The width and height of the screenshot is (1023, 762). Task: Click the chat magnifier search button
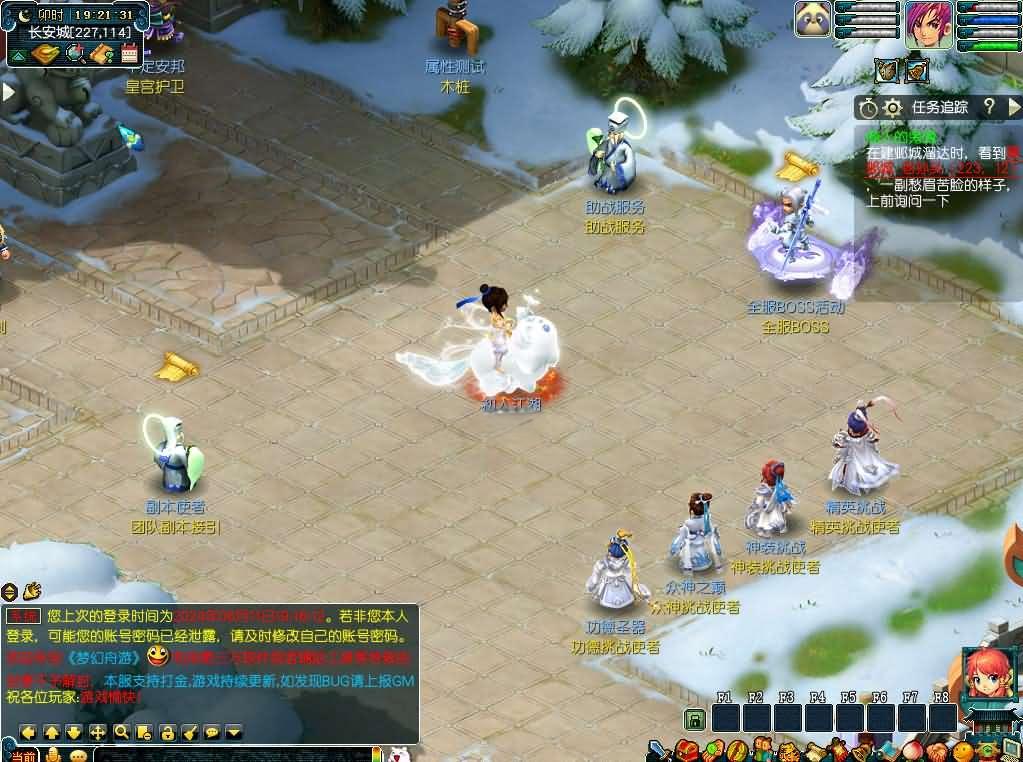[x=121, y=732]
